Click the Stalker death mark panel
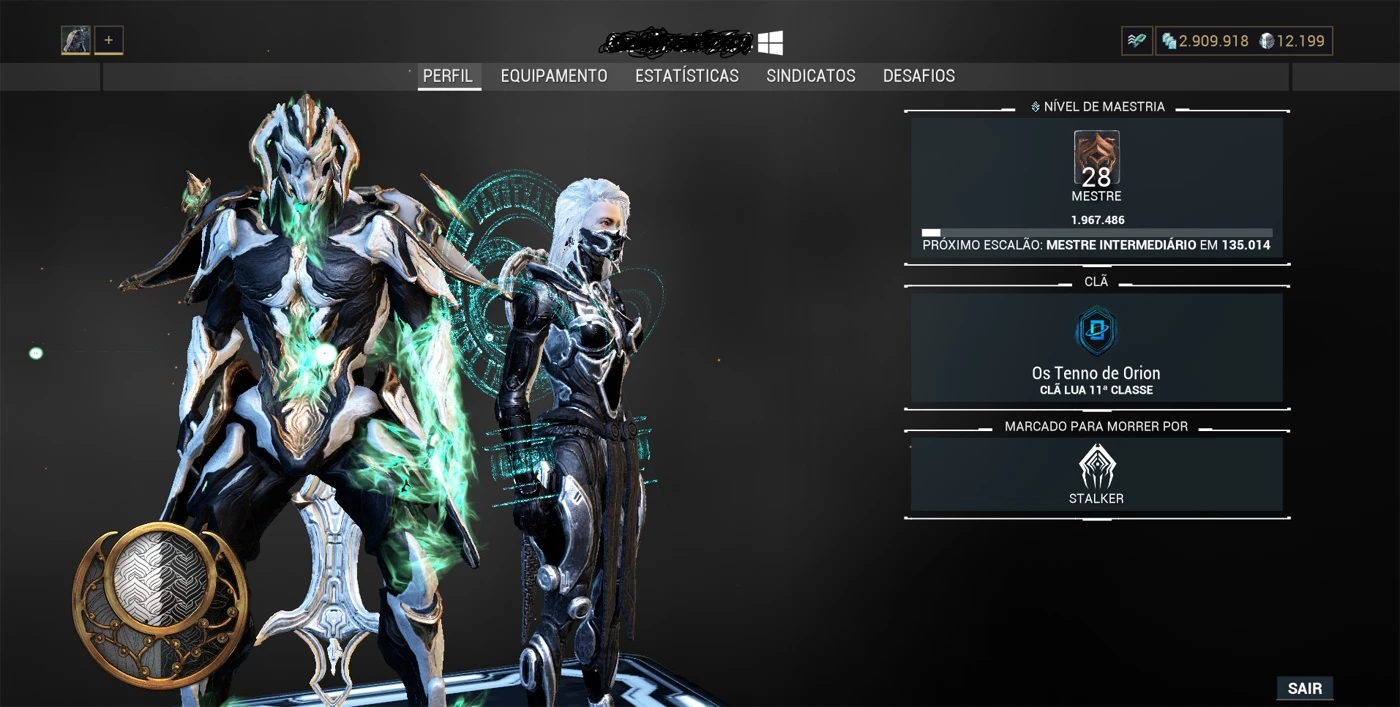 pos(1096,475)
